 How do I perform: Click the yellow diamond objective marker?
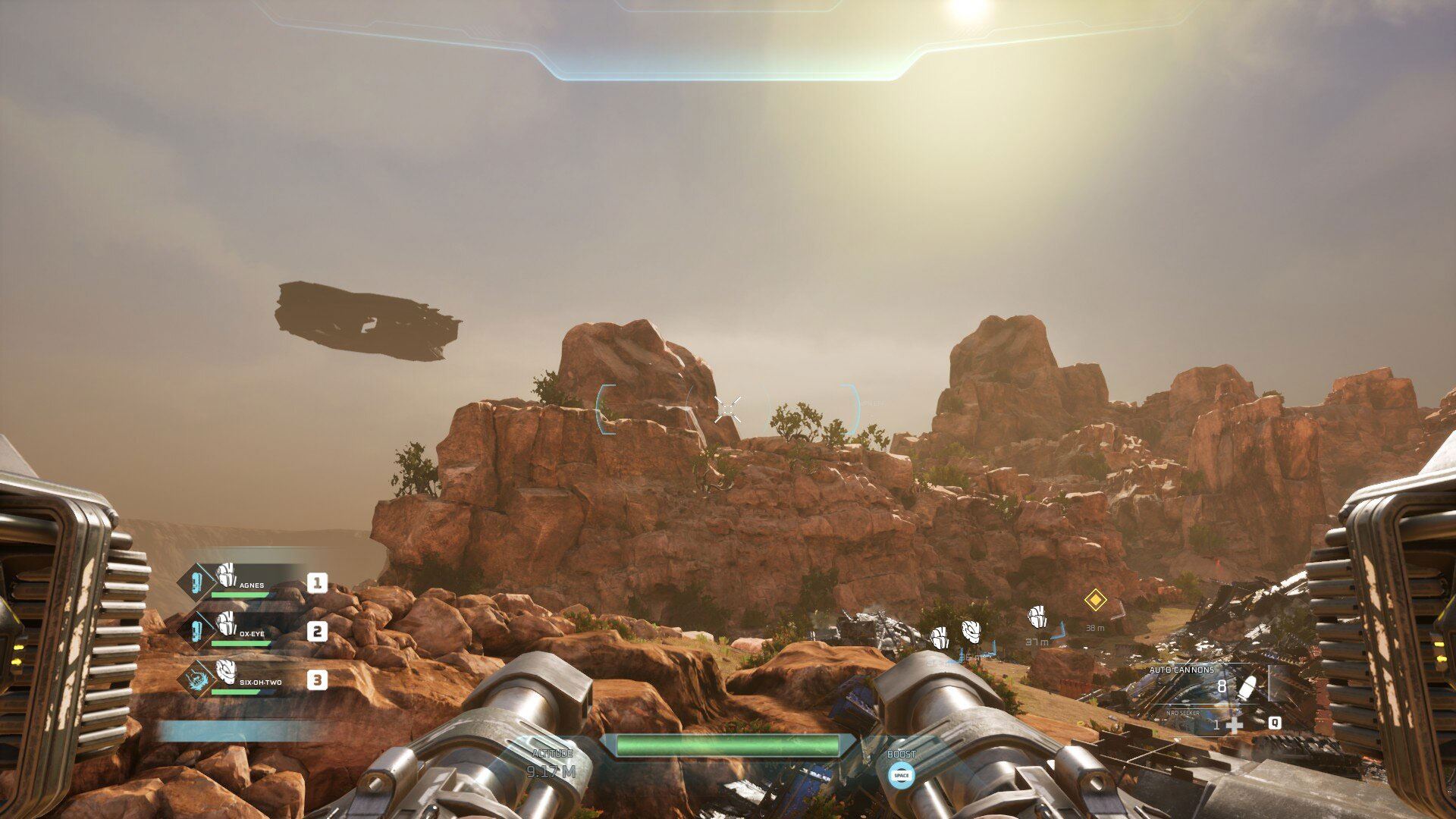click(x=1094, y=601)
